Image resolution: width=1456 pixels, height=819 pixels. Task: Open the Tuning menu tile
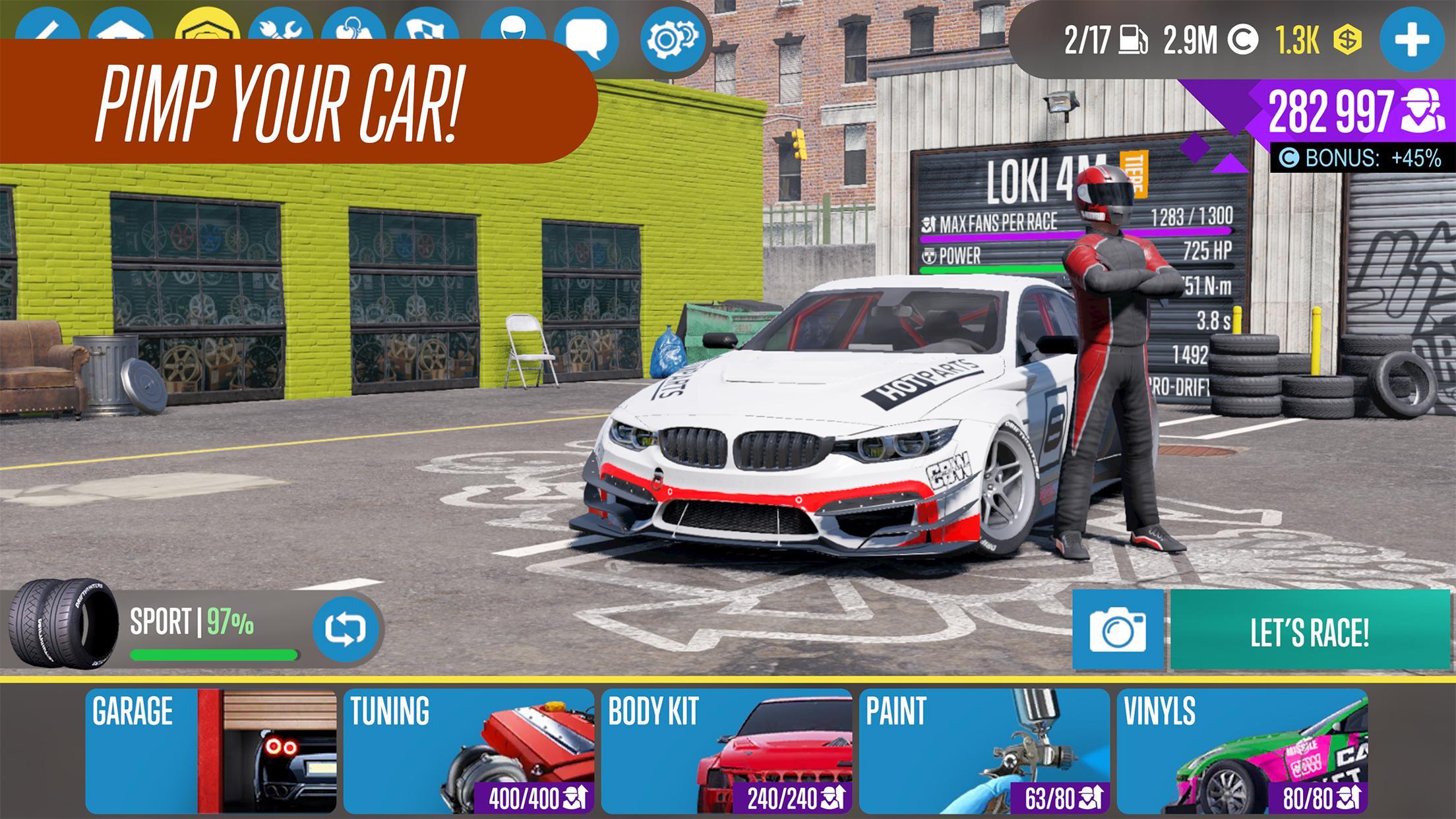pos(468,750)
